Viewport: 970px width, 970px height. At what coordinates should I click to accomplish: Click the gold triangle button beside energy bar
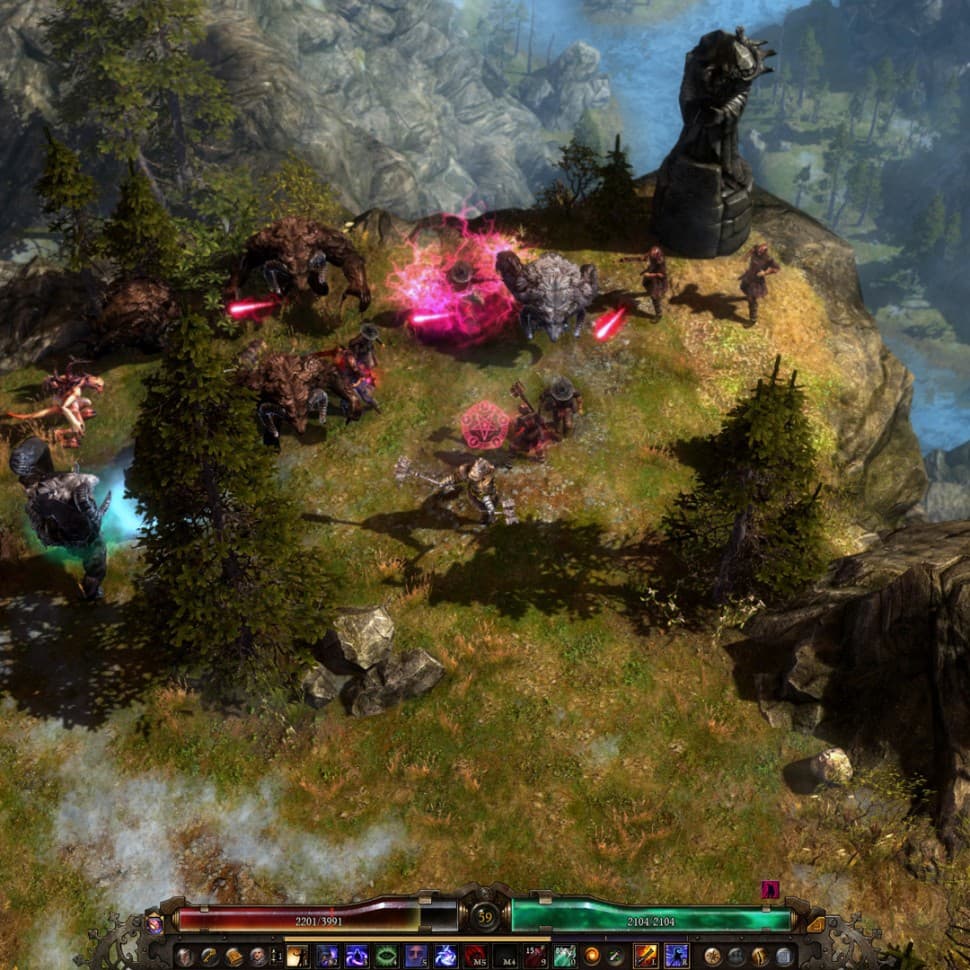(816, 925)
